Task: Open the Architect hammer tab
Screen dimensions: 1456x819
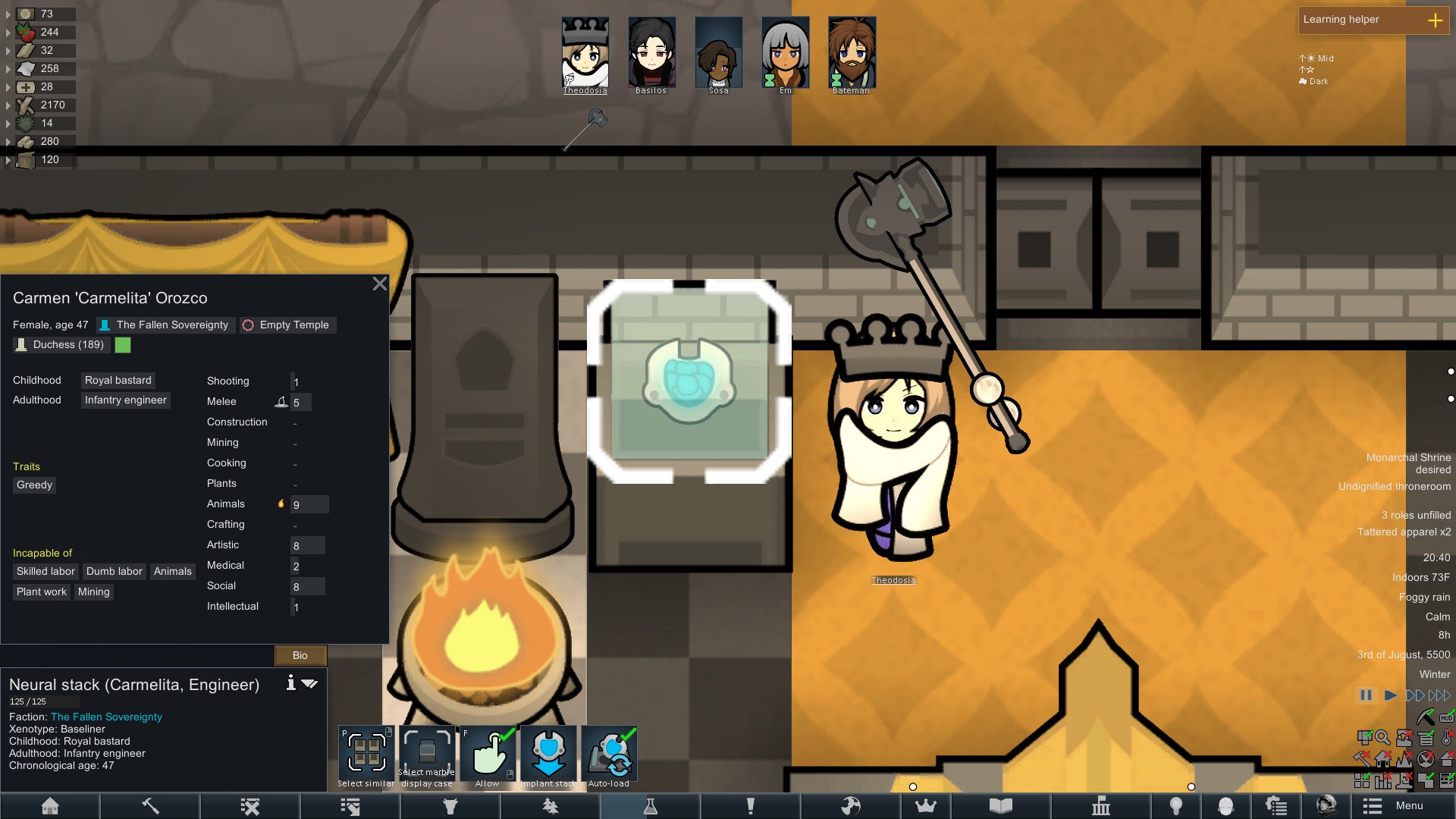Action: pos(149,806)
